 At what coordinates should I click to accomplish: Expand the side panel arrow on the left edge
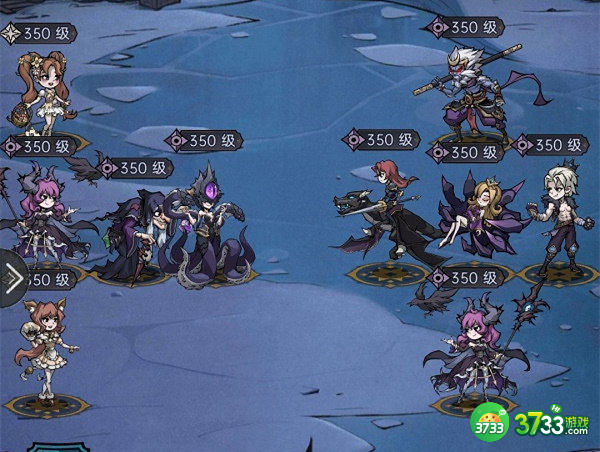(12, 279)
